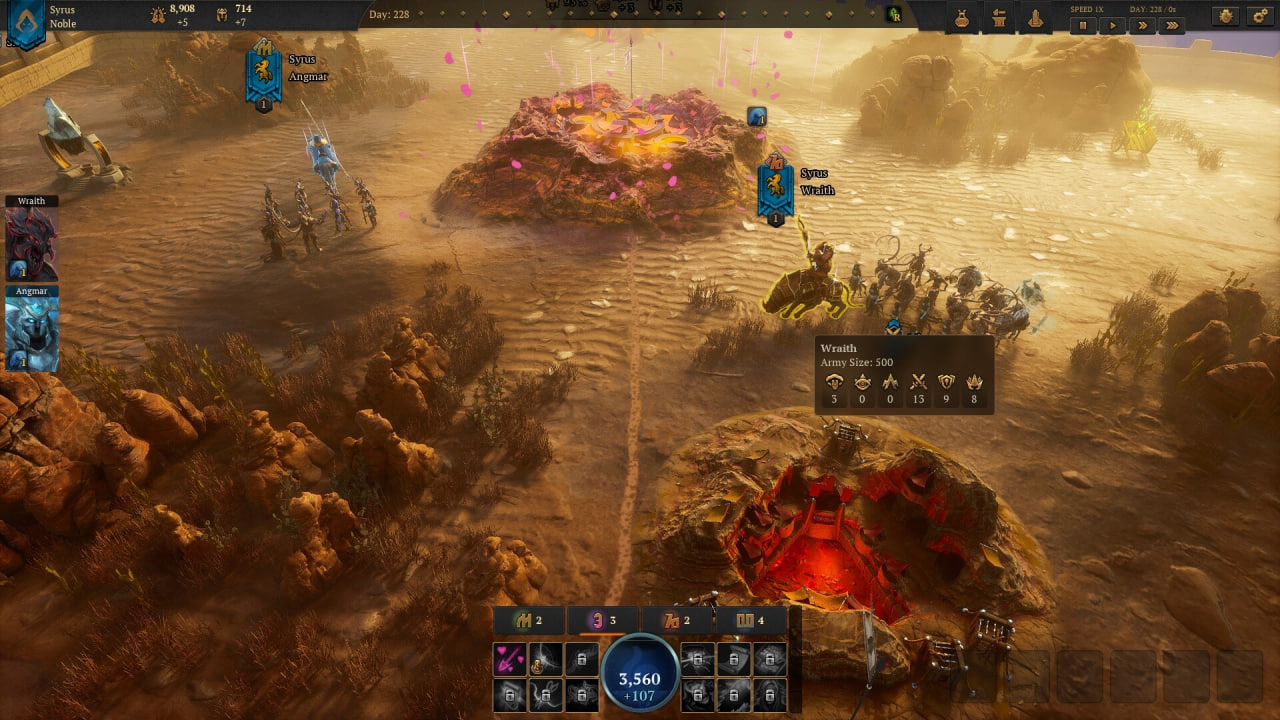The height and width of the screenshot is (720, 1280).
Task: Open the potion flask panel
Action: tap(962, 18)
